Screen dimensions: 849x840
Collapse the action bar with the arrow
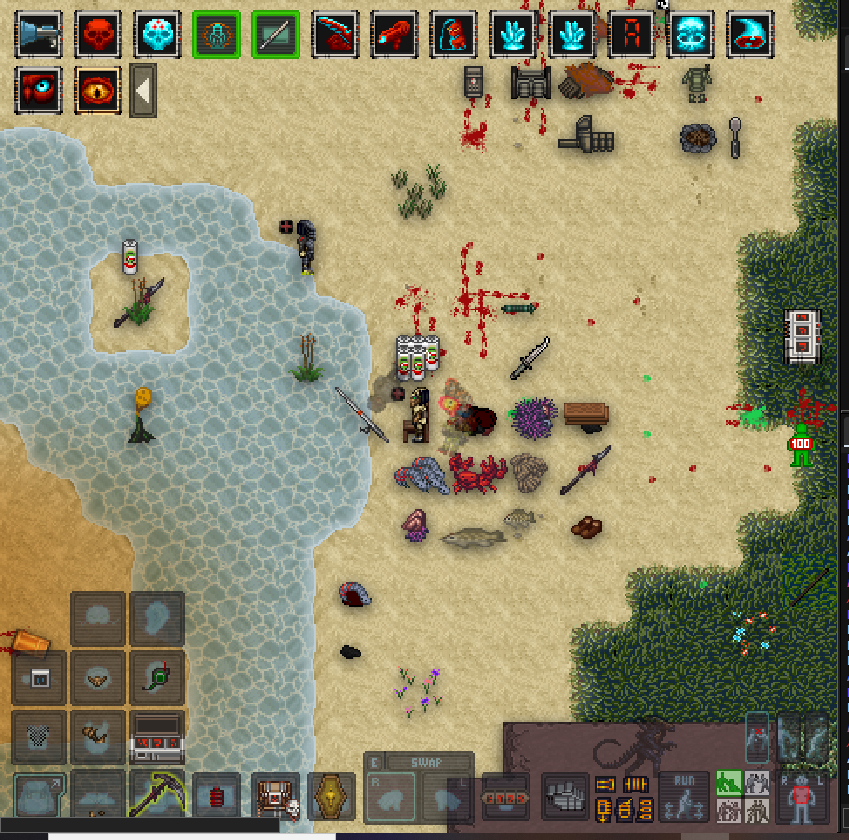143,90
